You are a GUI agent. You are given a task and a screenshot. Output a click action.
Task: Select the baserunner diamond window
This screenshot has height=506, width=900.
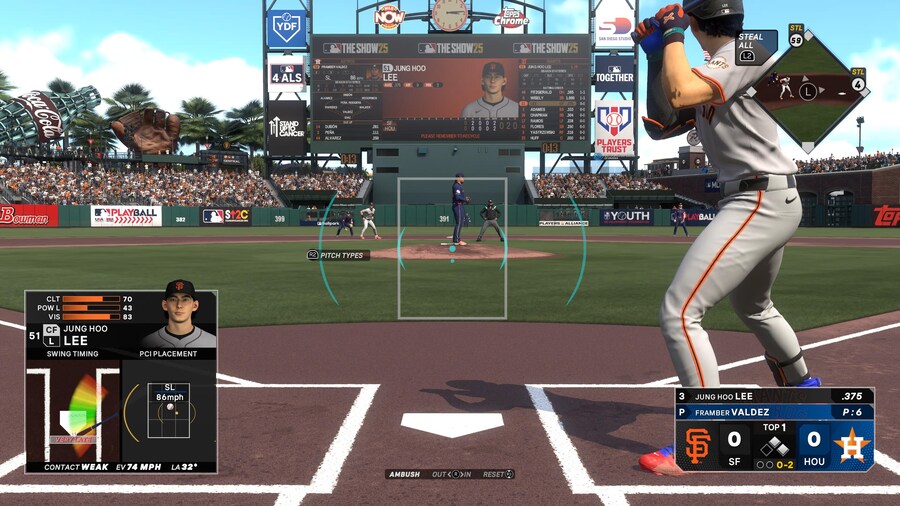[808, 91]
